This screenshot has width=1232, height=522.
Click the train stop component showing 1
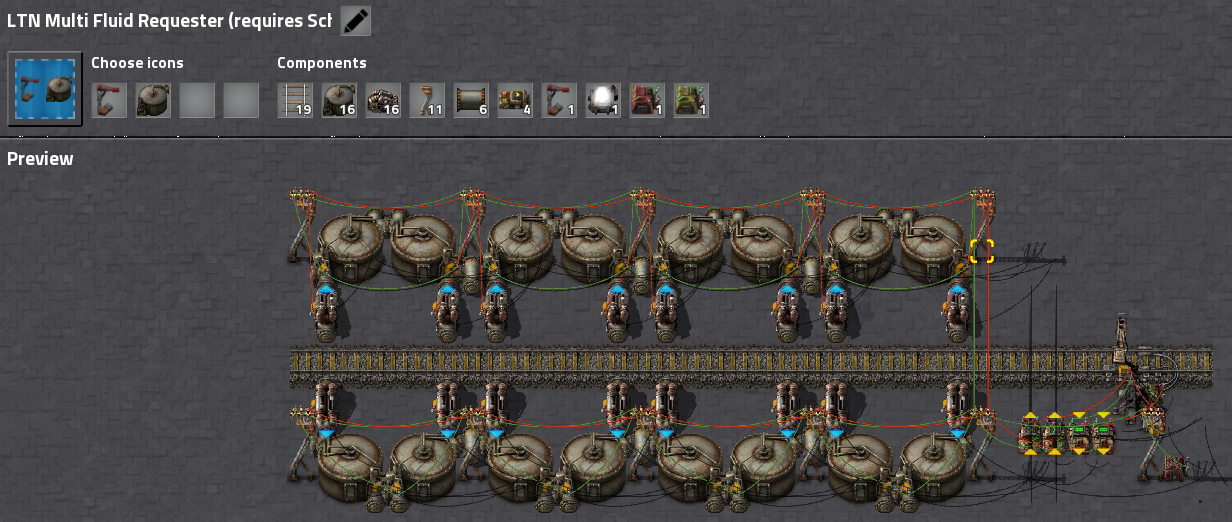(559, 100)
